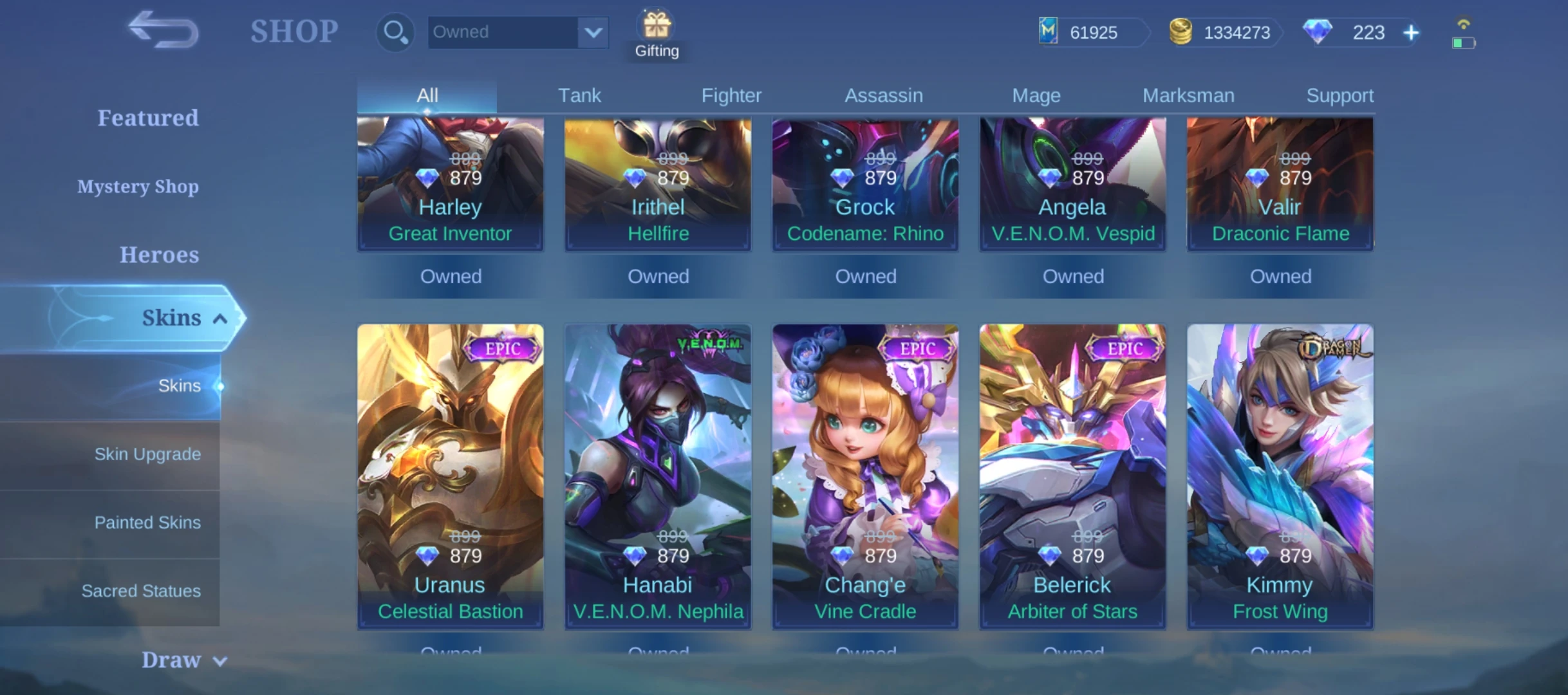The height and width of the screenshot is (695, 1568).
Task: Go back using the return arrow
Action: [x=163, y=30]
